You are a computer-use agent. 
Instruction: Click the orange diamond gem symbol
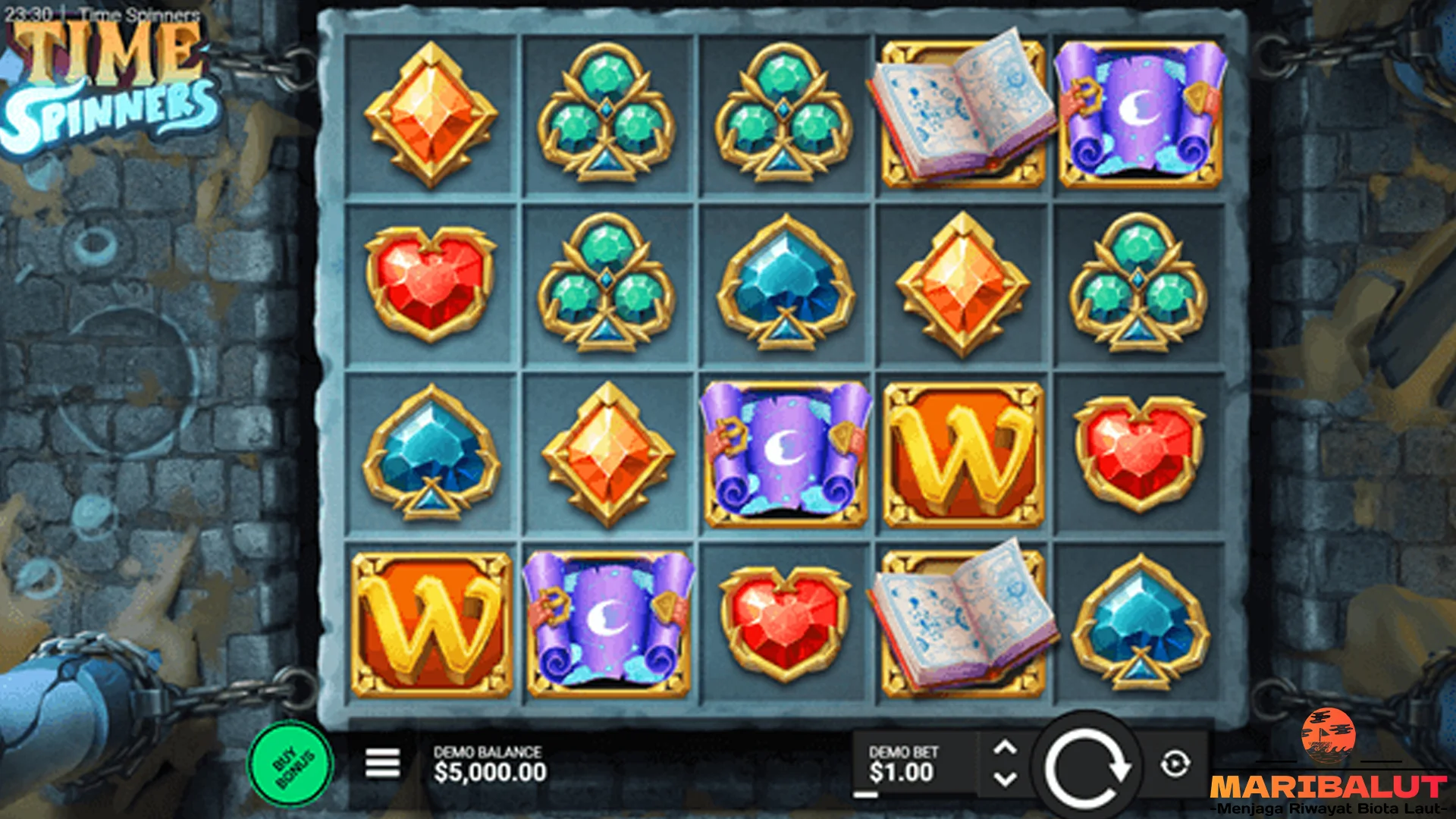click(x=431, y=112)
